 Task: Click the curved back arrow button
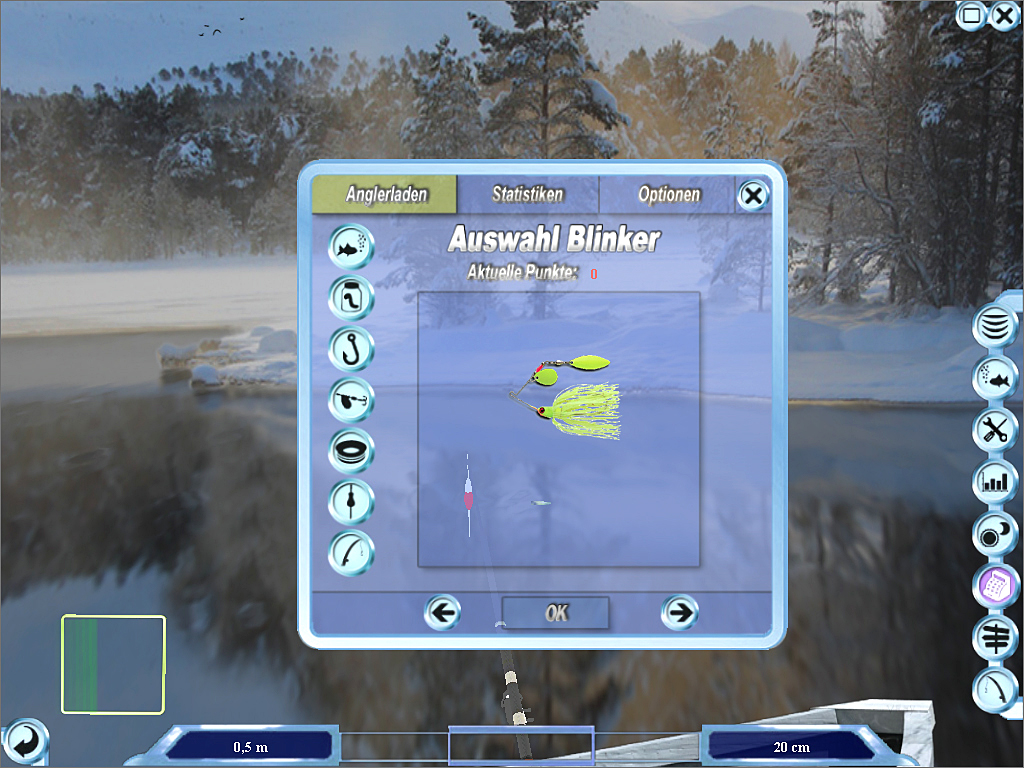[x=25, y=742]
